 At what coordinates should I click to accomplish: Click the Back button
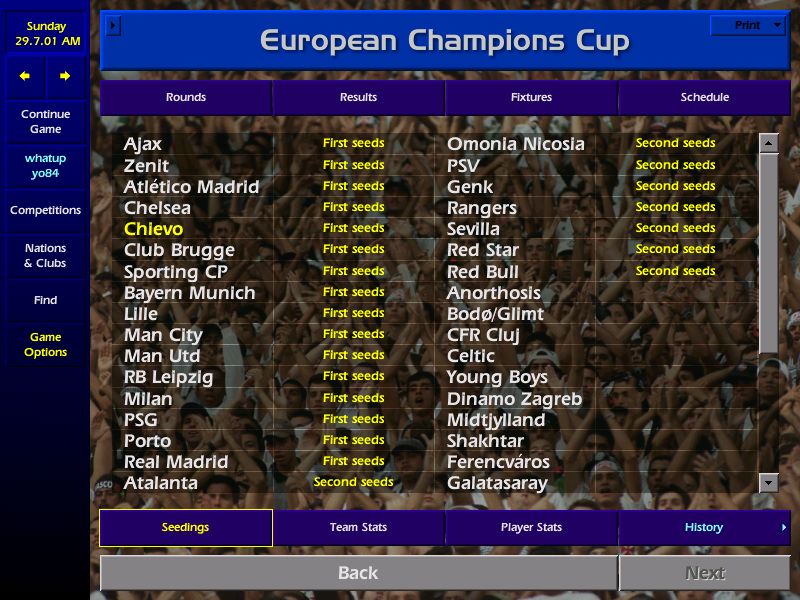point(358,573)
